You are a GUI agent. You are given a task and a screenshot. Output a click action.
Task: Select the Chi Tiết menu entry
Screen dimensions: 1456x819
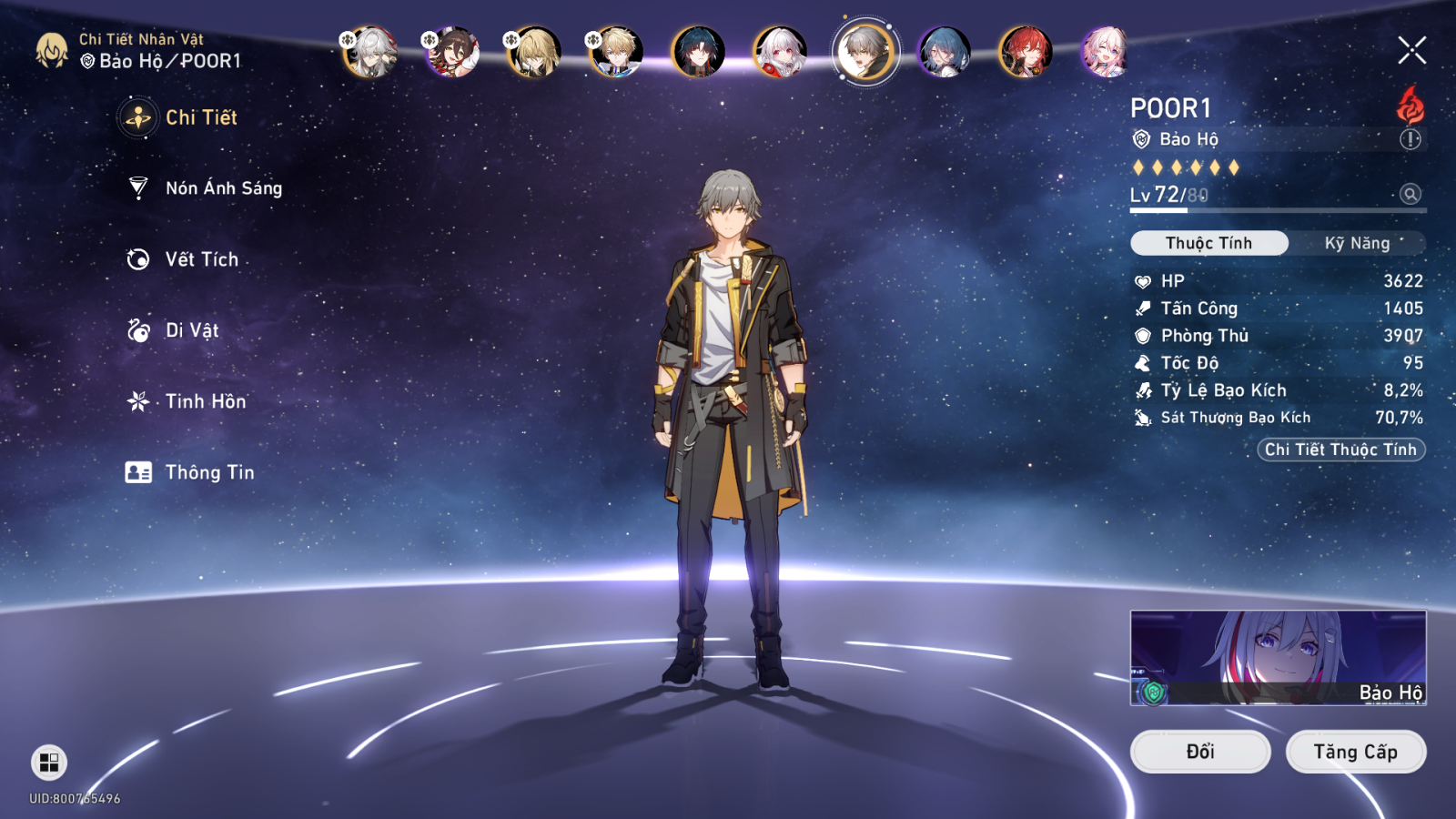tap(200, 117)
